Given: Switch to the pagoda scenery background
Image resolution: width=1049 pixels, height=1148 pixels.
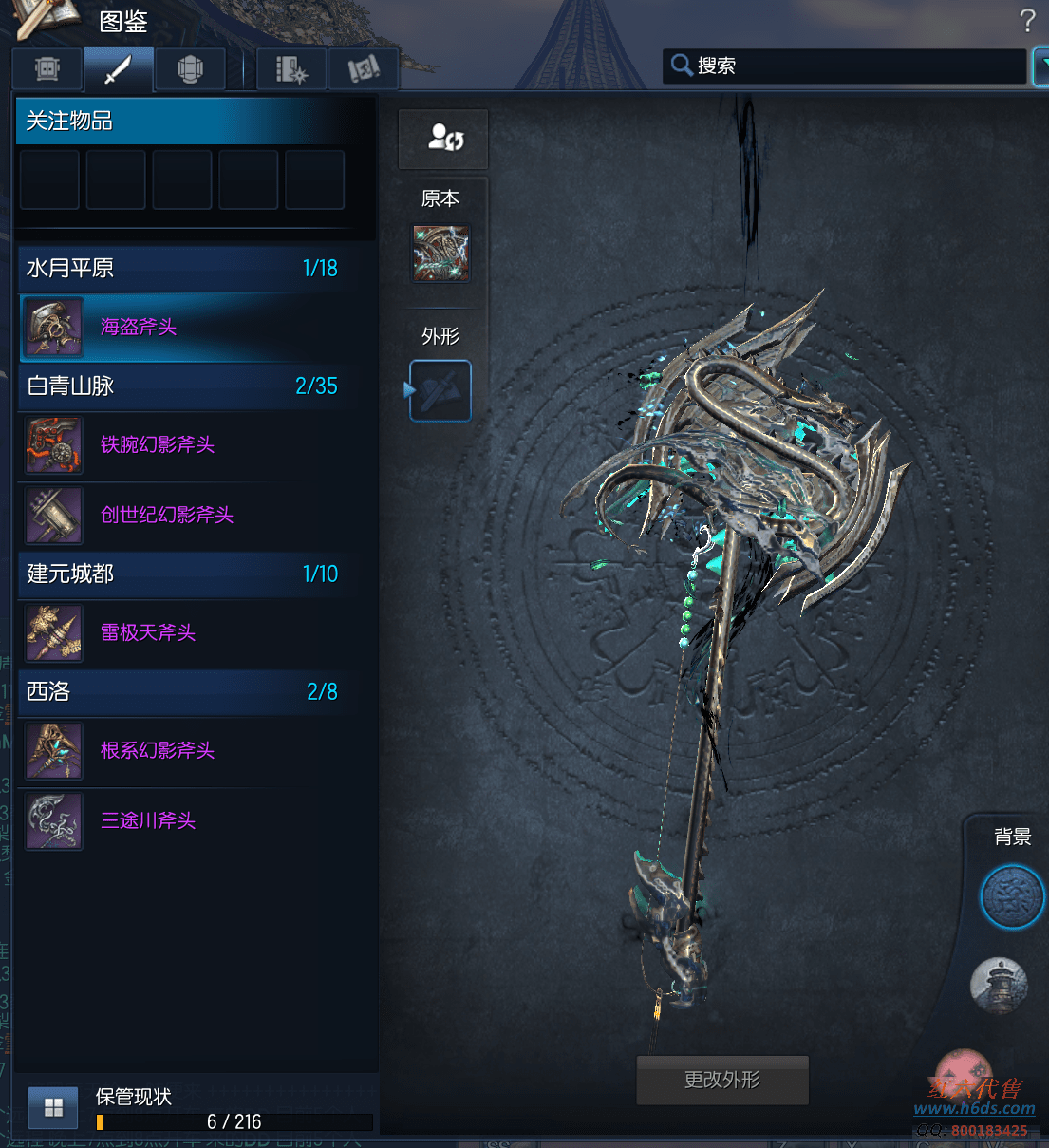Looking at the screenshot, I should 999,985.
